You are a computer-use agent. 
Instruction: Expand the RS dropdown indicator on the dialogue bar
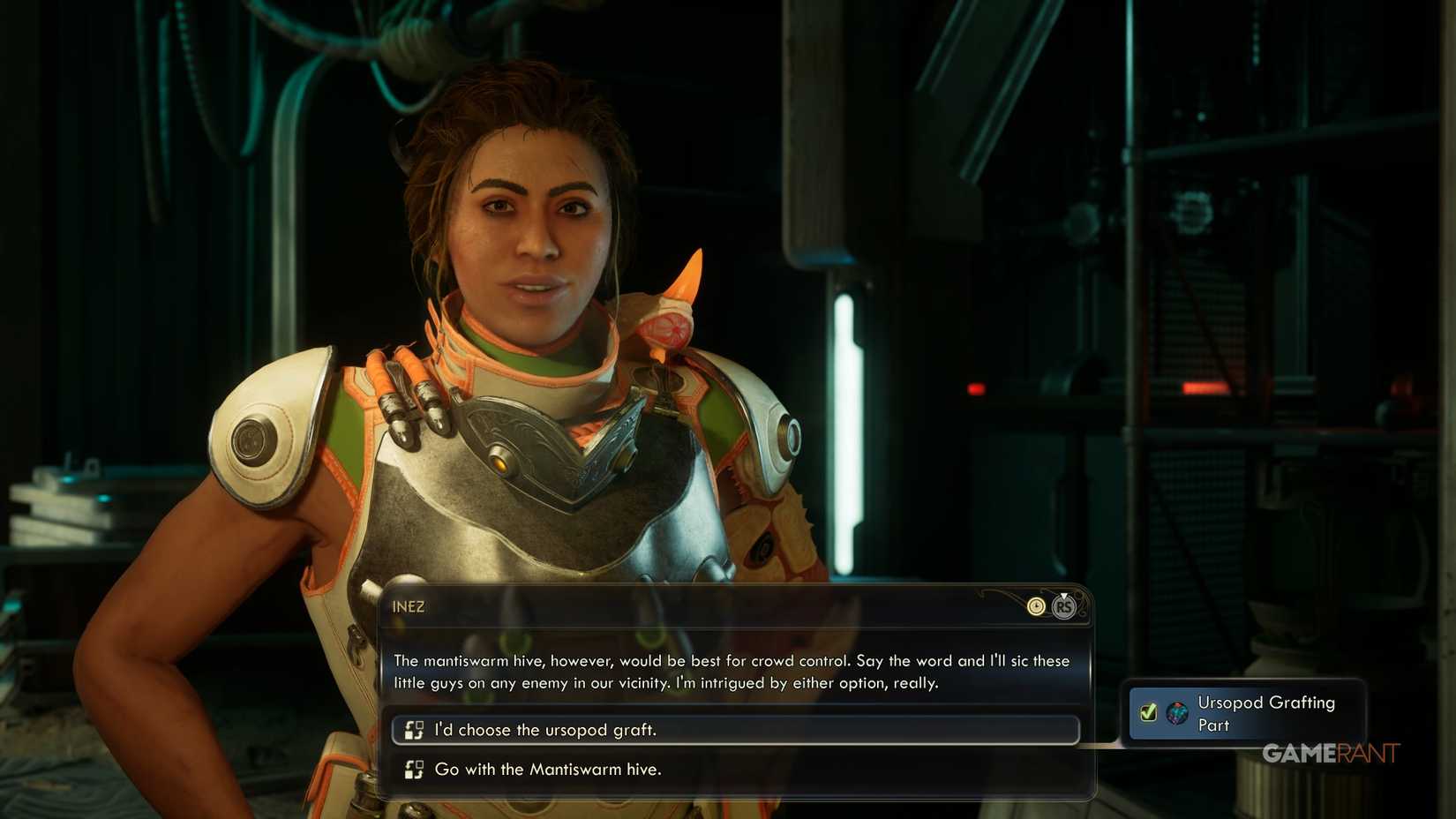pyautogui.click(x=1064, y=607)
